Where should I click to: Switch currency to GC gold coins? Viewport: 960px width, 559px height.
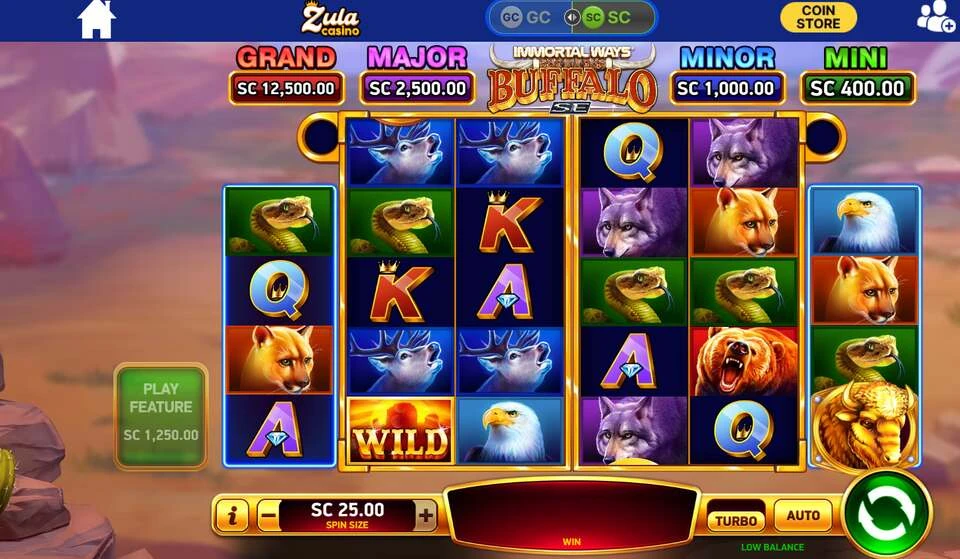click(x=527, y=17)
